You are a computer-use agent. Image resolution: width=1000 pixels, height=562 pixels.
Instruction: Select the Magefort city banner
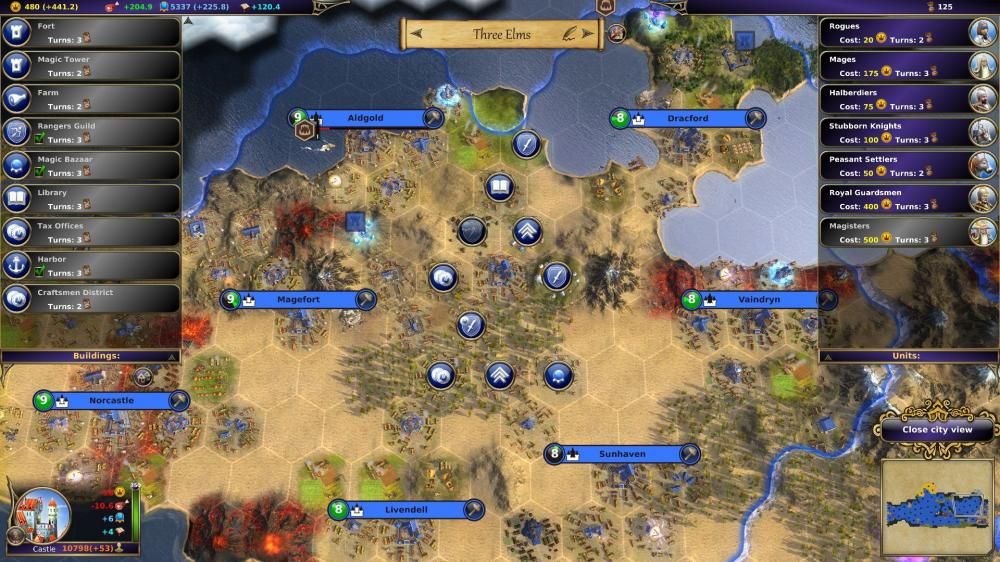pyautogui.click(x=298, y=299)
